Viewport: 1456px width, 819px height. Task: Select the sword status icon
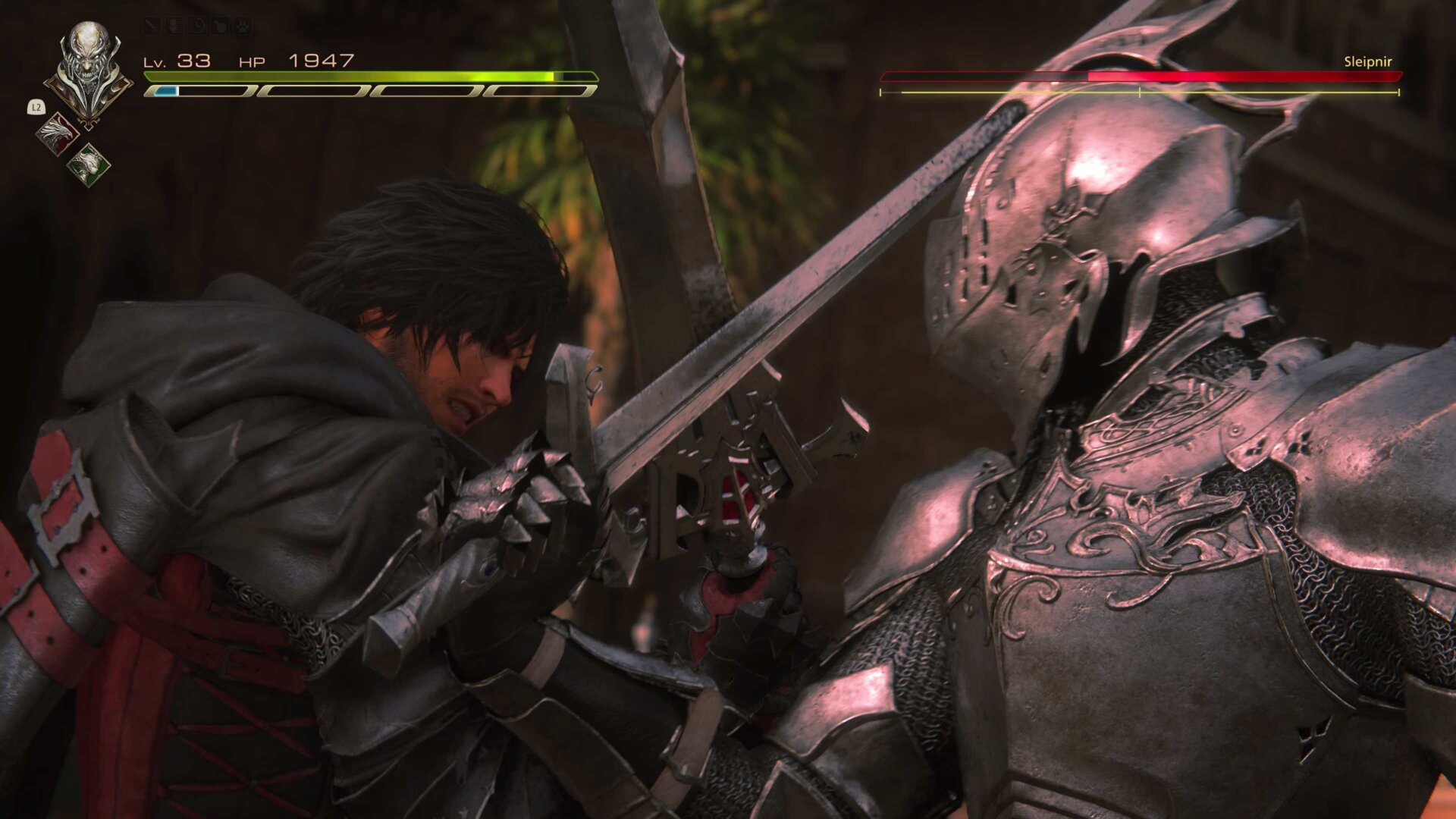152,26
